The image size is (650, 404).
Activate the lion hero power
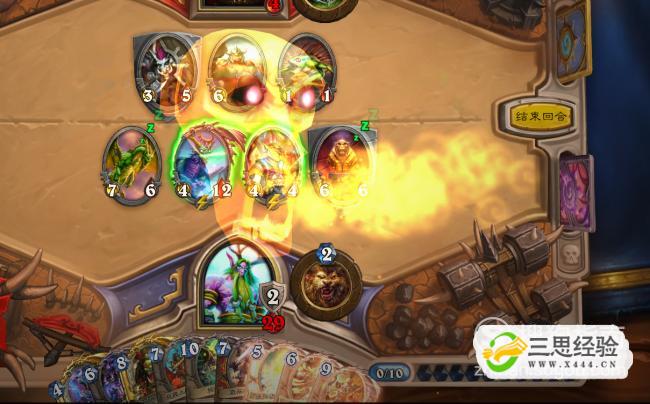(326, 285)
